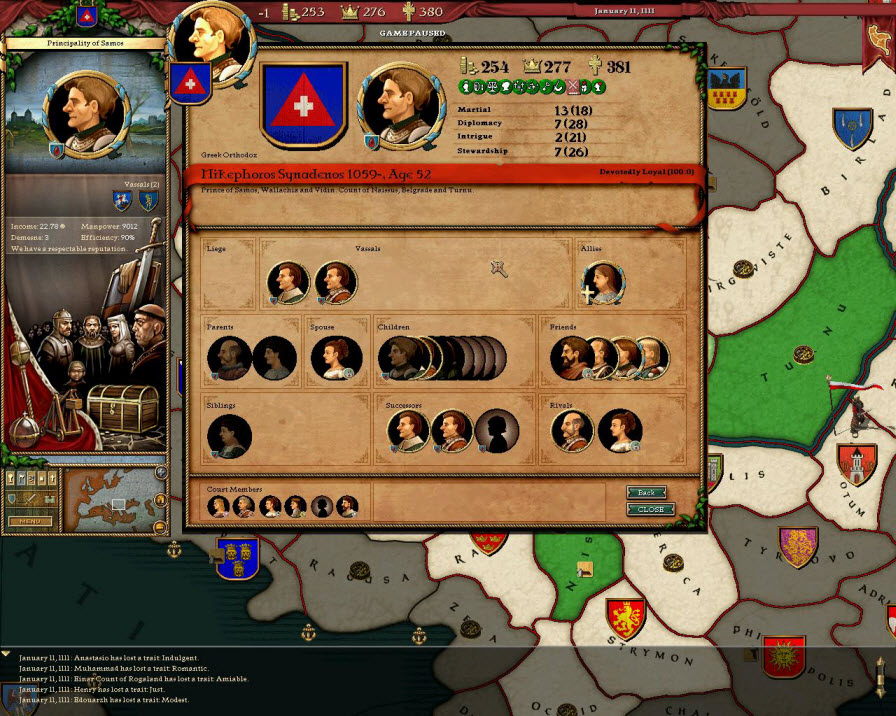
Task: Select the sword map mode icon
Action: pos(29,498)
